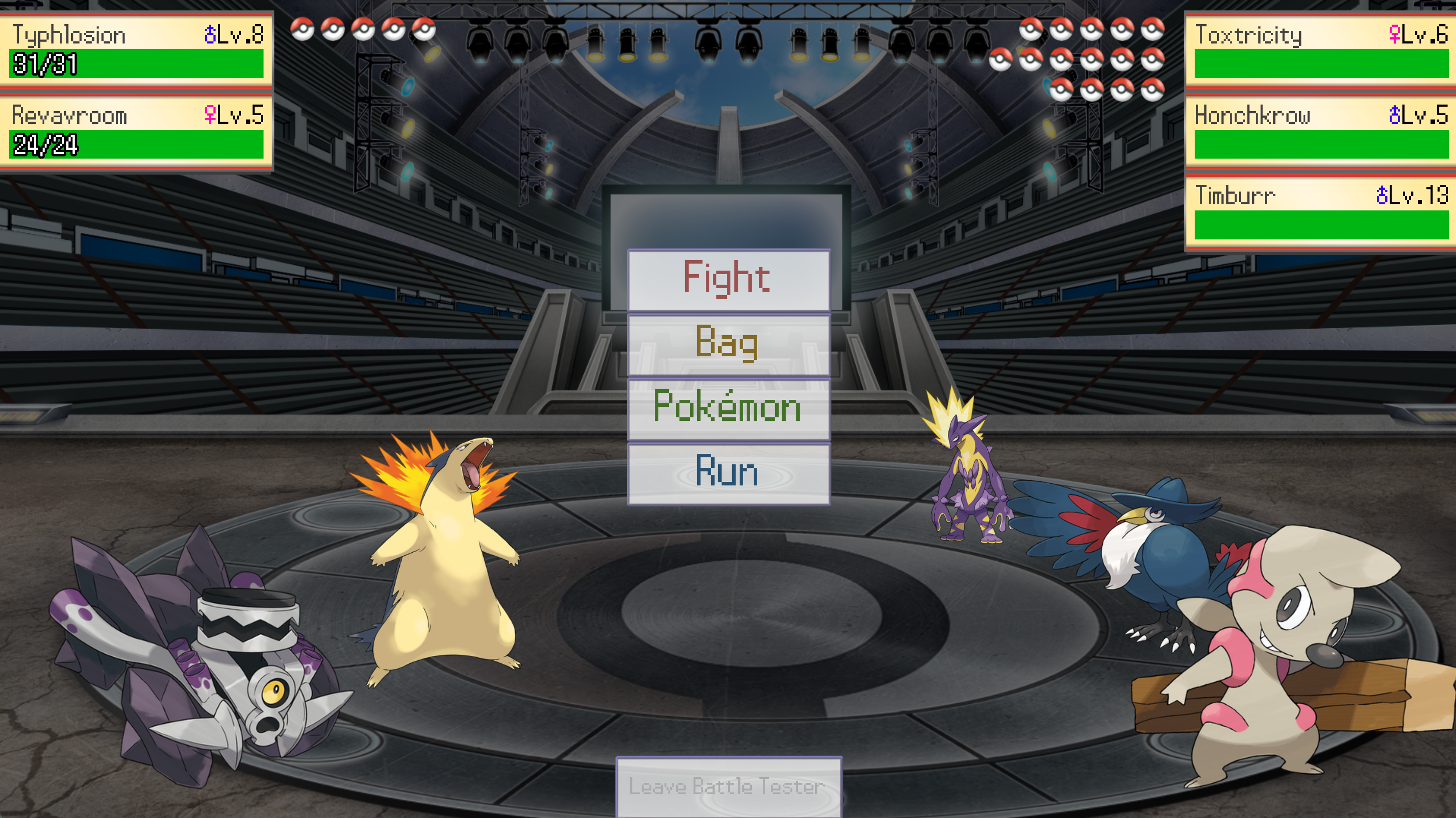The height and width of the screenshot is (818, 1456).
Task: Run from the battle
Action: pos(728,473)
